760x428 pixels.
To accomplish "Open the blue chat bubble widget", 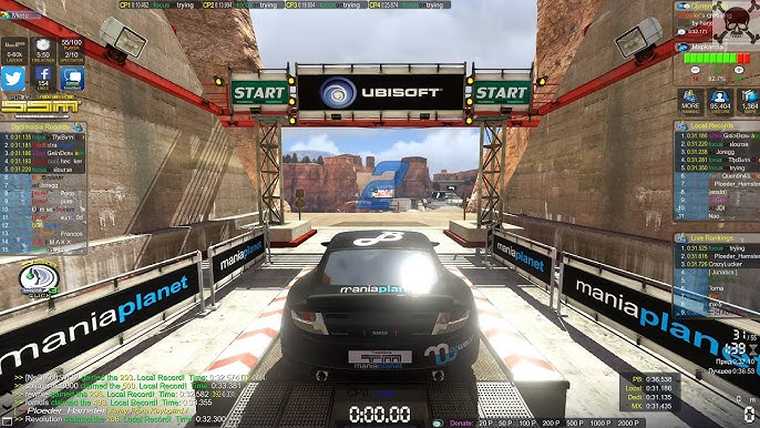I will [71, 79].
